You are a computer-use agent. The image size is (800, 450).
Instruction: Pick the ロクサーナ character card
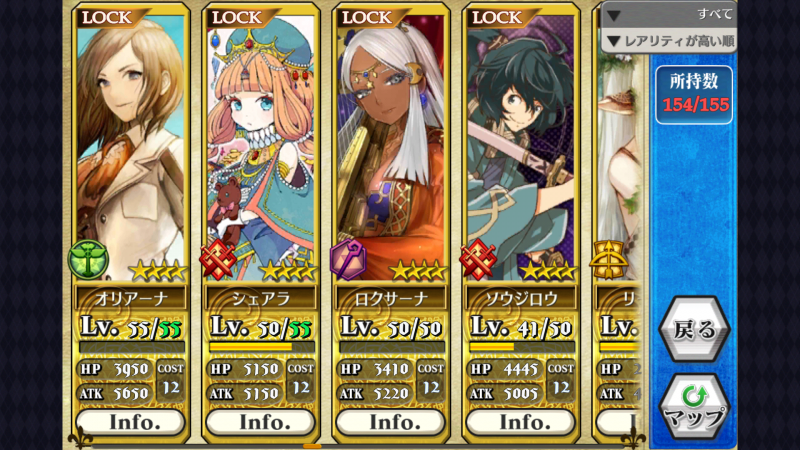391,150
